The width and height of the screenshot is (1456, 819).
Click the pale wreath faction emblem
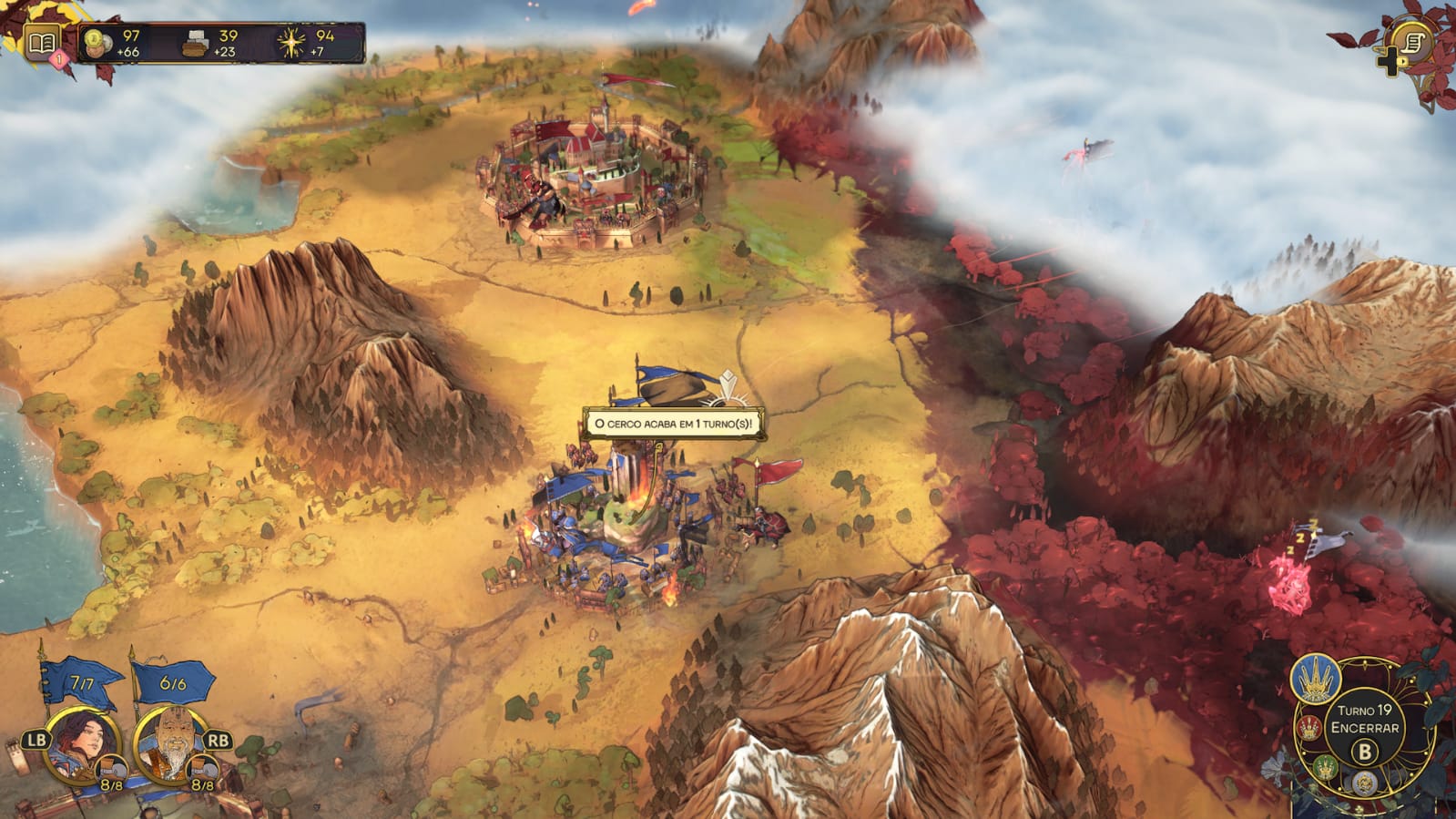point(1363,783)
